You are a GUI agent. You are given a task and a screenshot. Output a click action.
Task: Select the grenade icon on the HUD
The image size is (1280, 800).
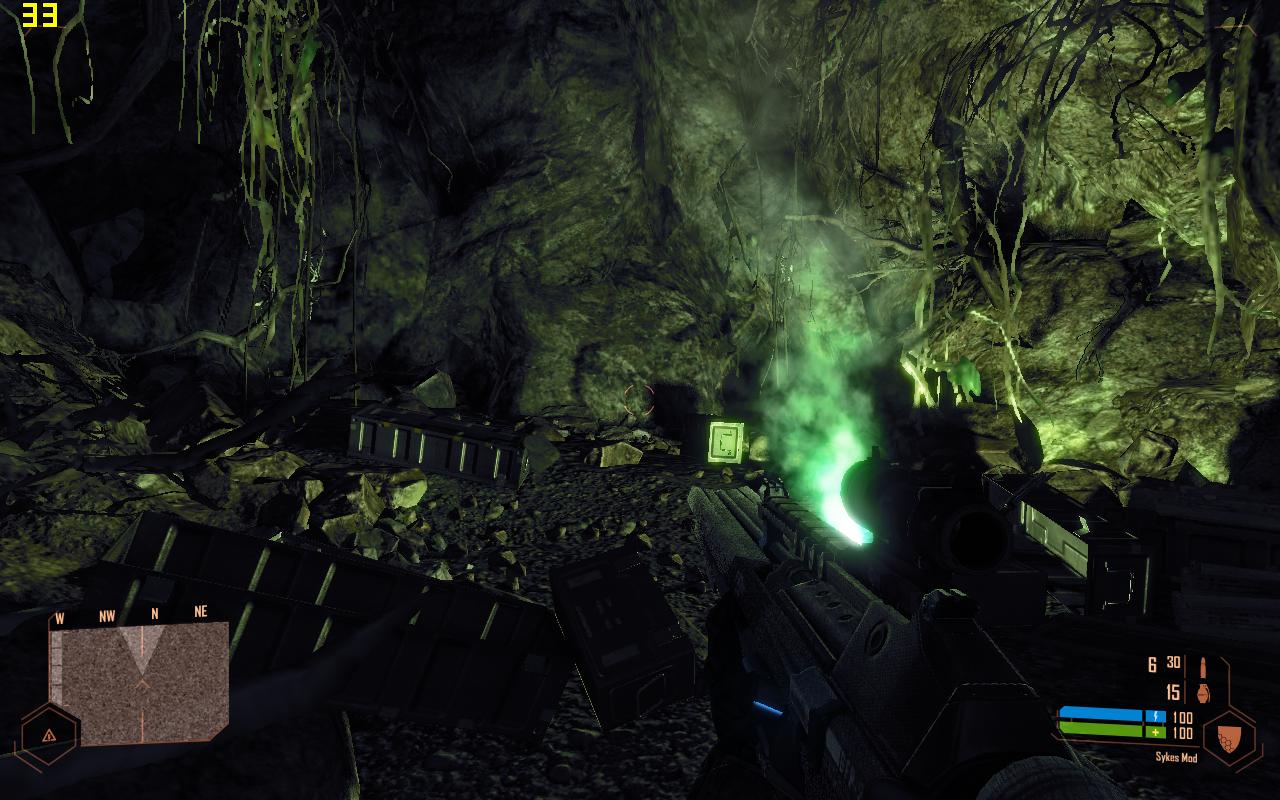pyautogui.click(x=1203, y=692)
